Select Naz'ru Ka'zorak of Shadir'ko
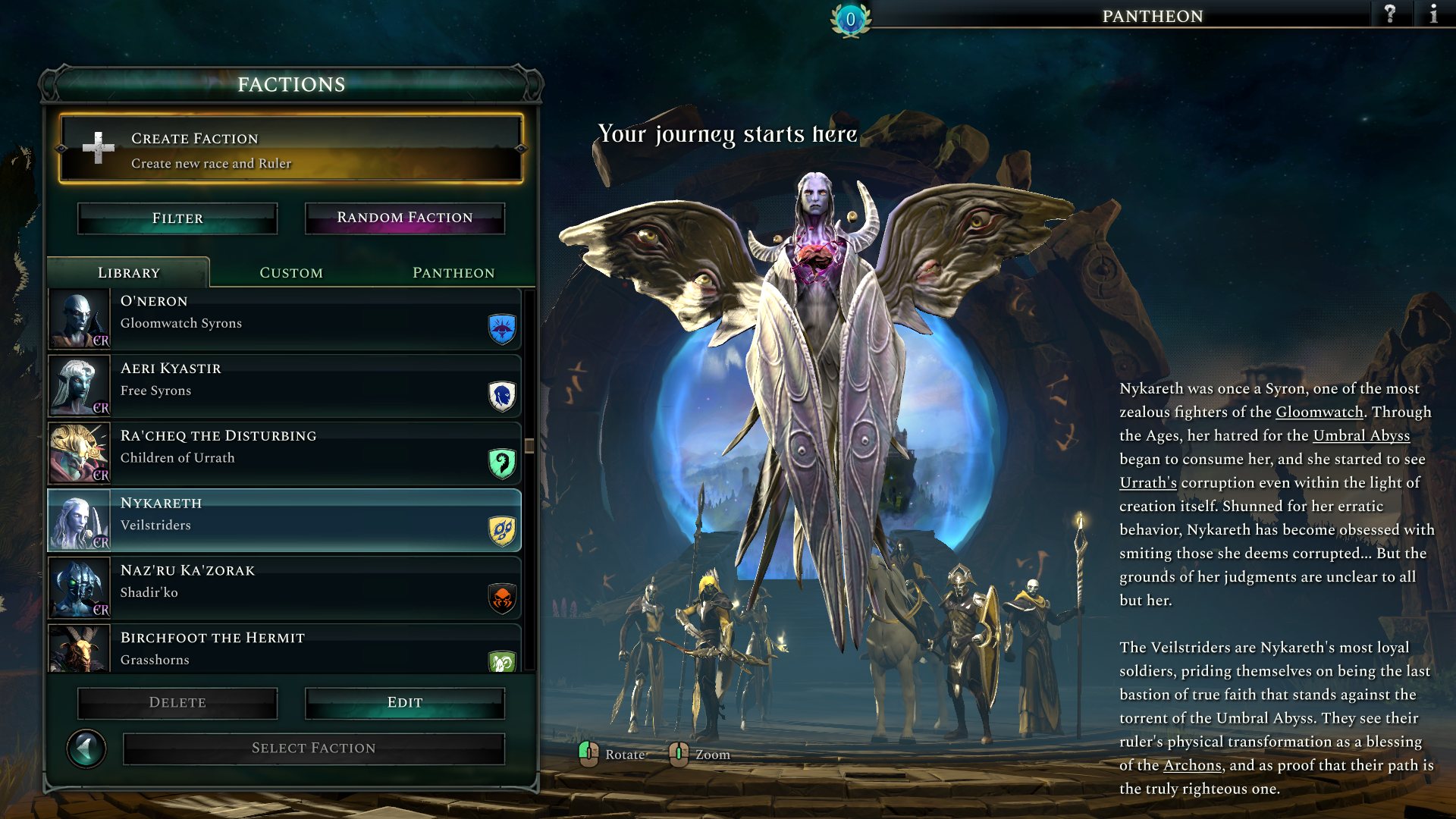The width and height of the screenshot is (1456, 819). (285, 588)
